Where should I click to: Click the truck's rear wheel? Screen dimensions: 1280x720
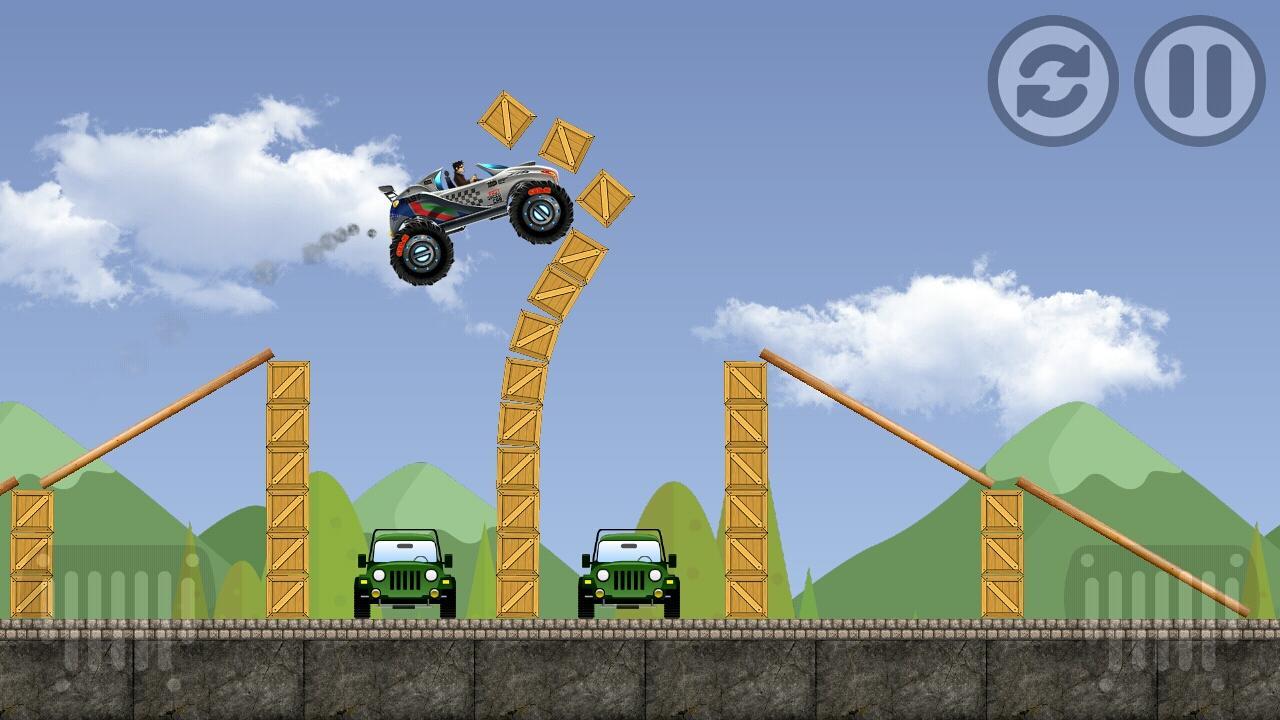420,250
